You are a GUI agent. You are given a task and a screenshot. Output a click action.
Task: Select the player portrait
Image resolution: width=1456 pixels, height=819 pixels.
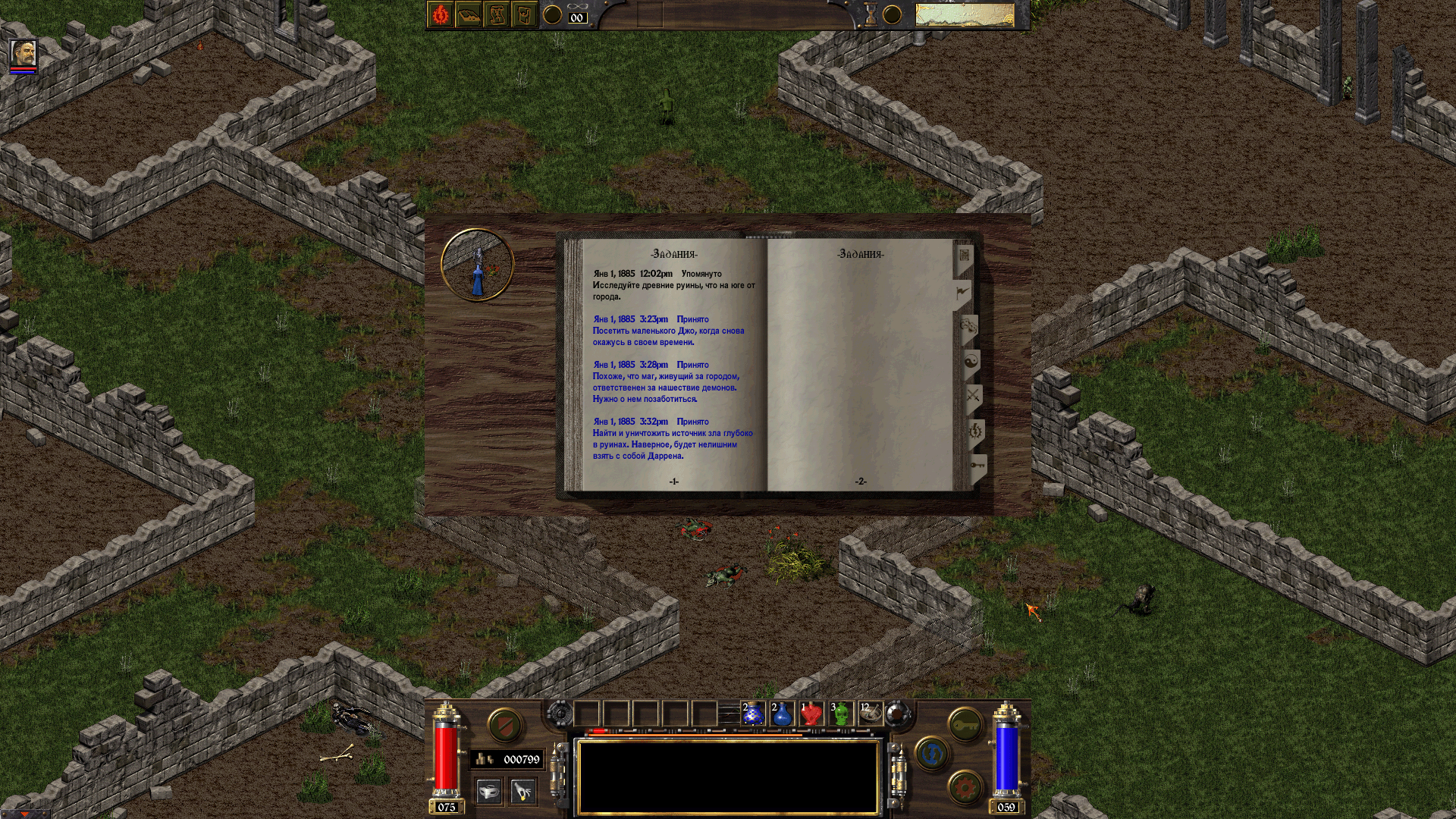click(23, 53)
